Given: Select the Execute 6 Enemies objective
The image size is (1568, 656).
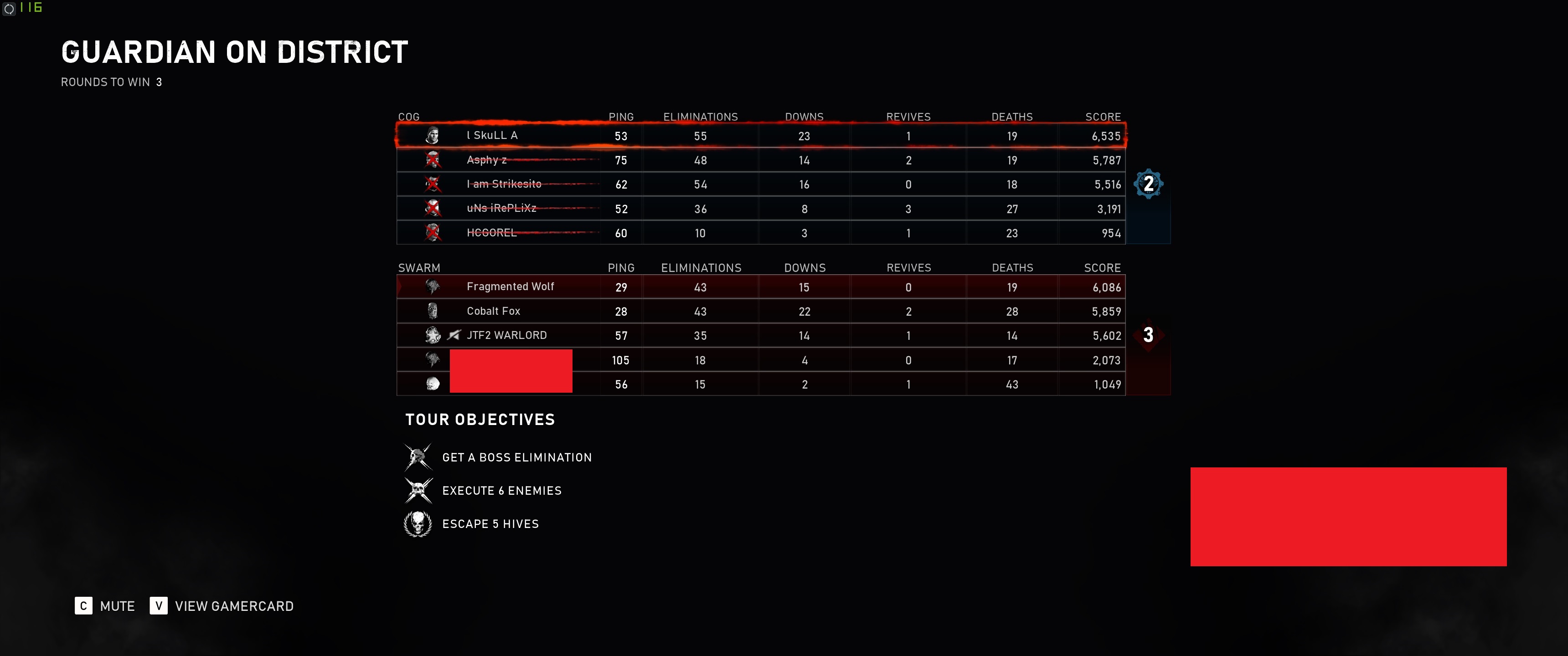Looking at the screenshot, I should click(x=501, y=491).
